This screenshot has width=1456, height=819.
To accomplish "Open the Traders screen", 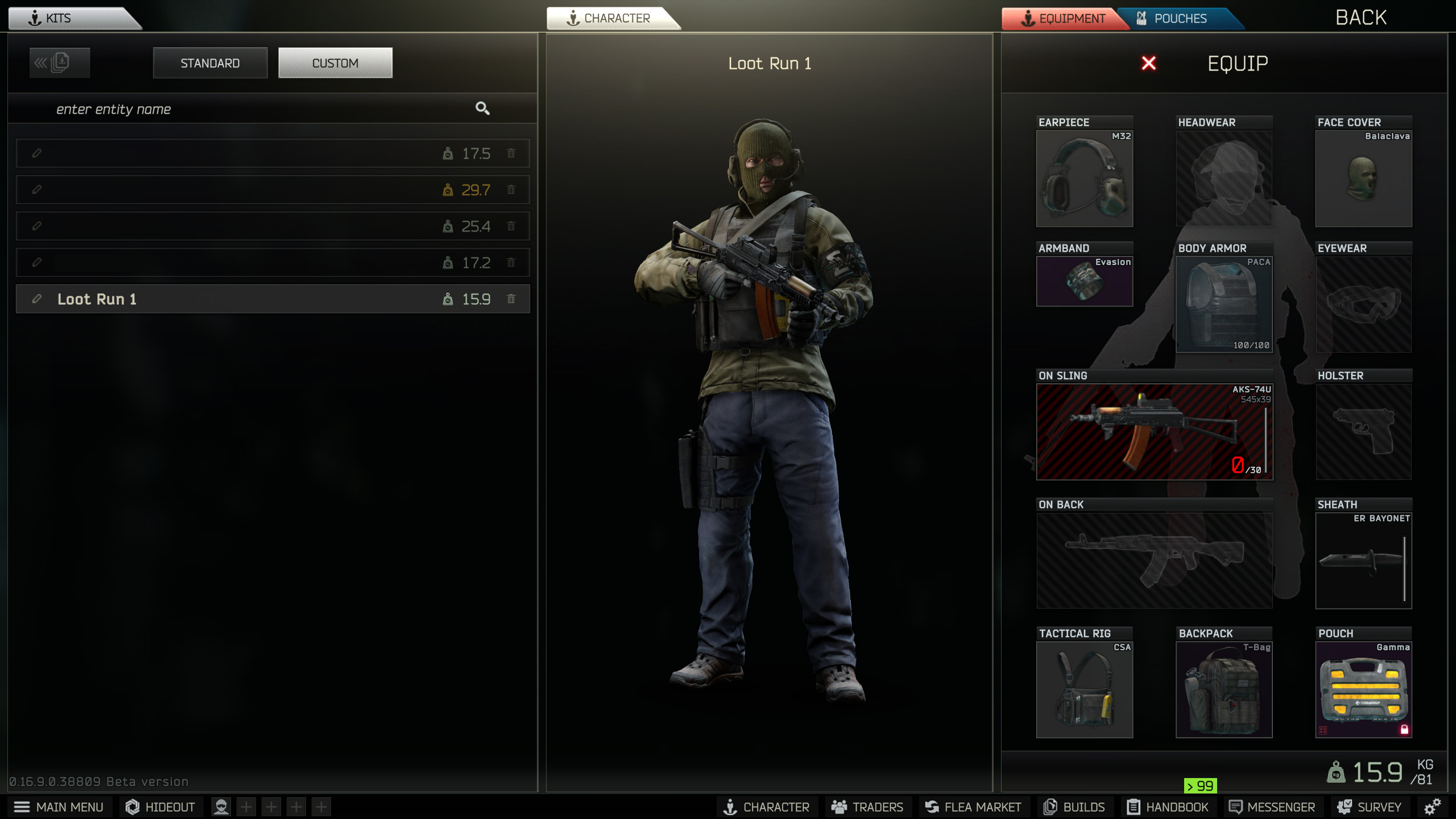I will tap(867, 807).
